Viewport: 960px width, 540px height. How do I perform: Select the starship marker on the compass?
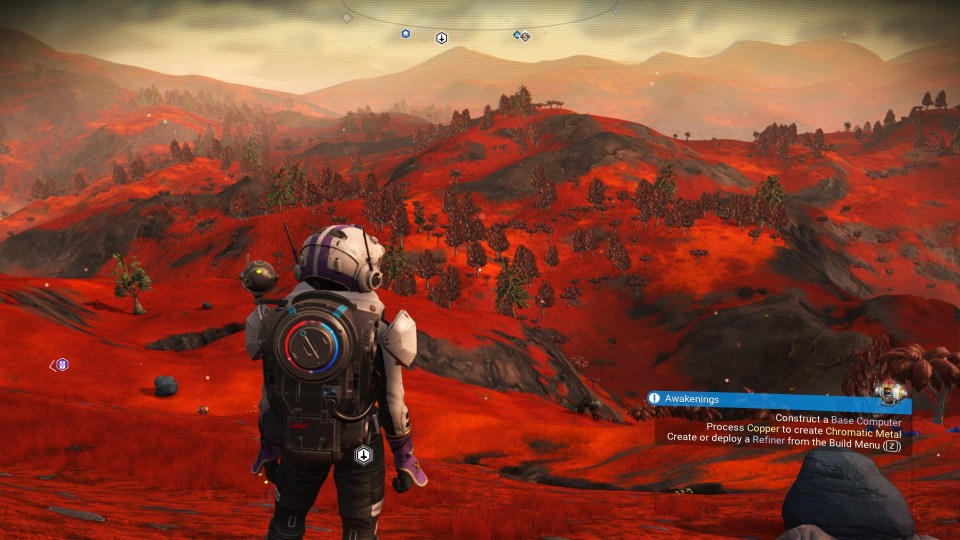click(x=441, y=38)
